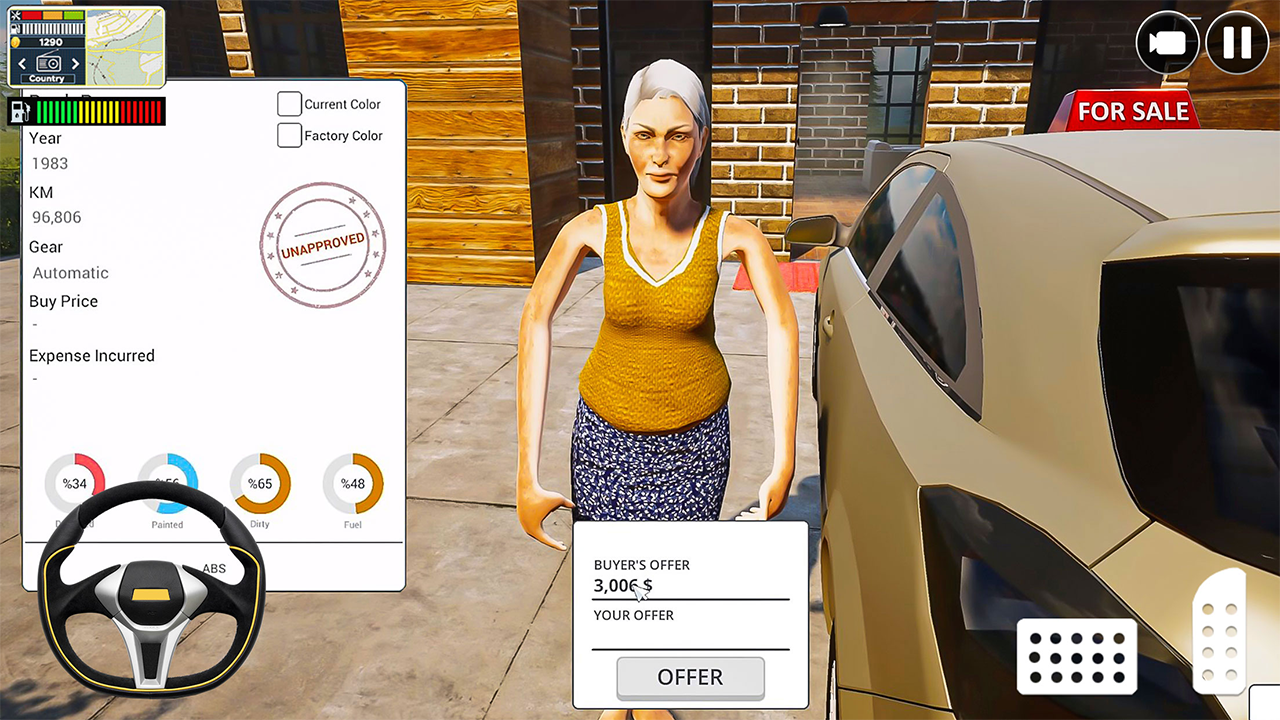
Task: Toggle the Dirty percentage gauge
Action: point(260,483)
